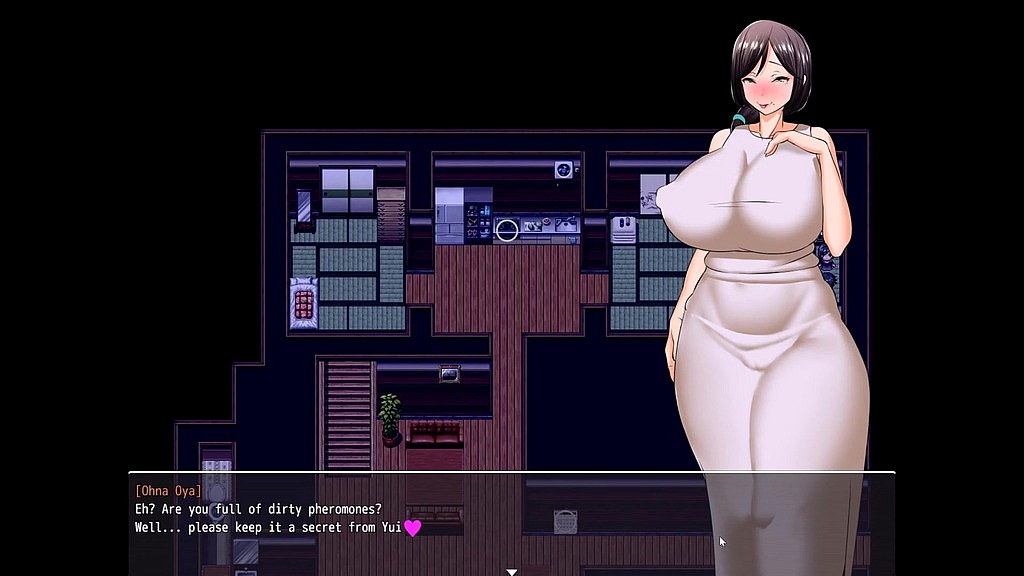The image size is (1024, 576).
Task: Click the dialogue continue arrow
Action: [511, 572]
